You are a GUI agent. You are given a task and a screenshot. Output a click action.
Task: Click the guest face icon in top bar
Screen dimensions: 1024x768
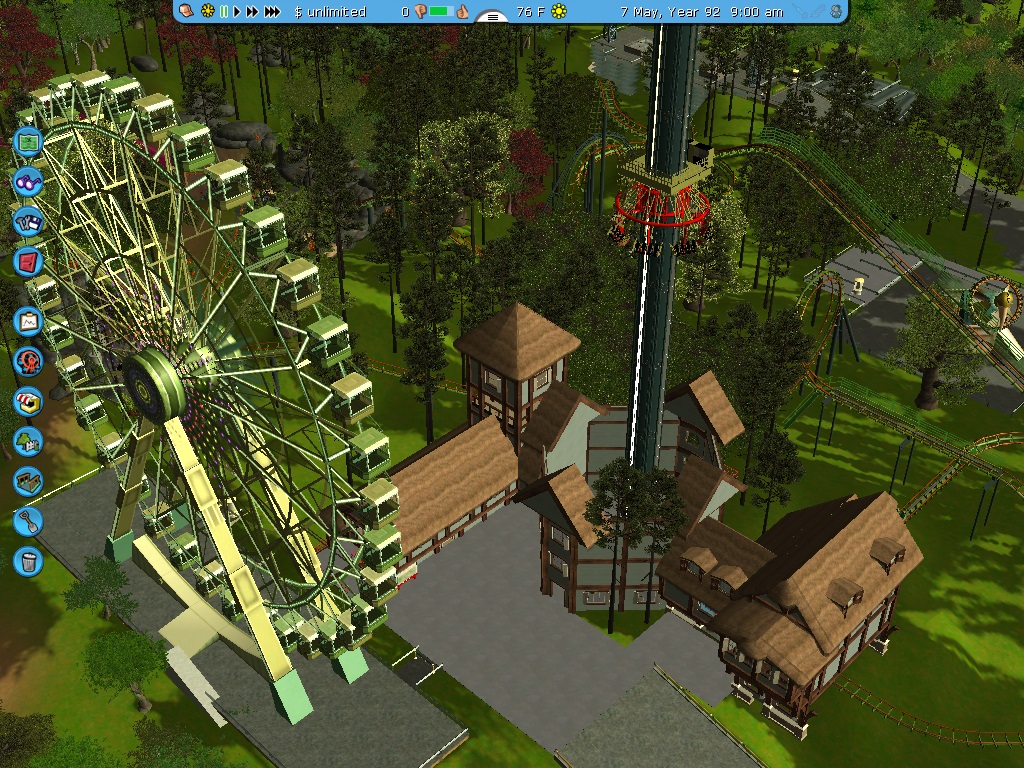tap(186, 11)
